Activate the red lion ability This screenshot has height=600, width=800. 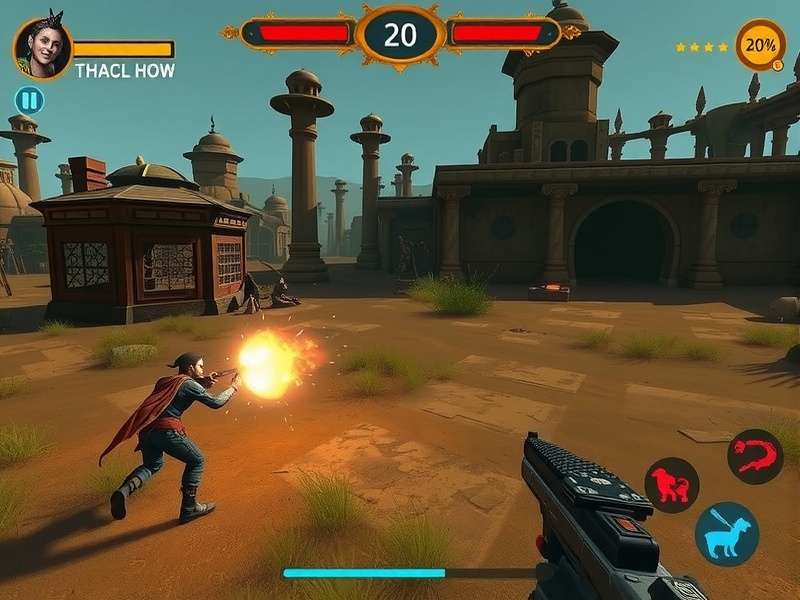pyautogui.click(x=671, y=484)
